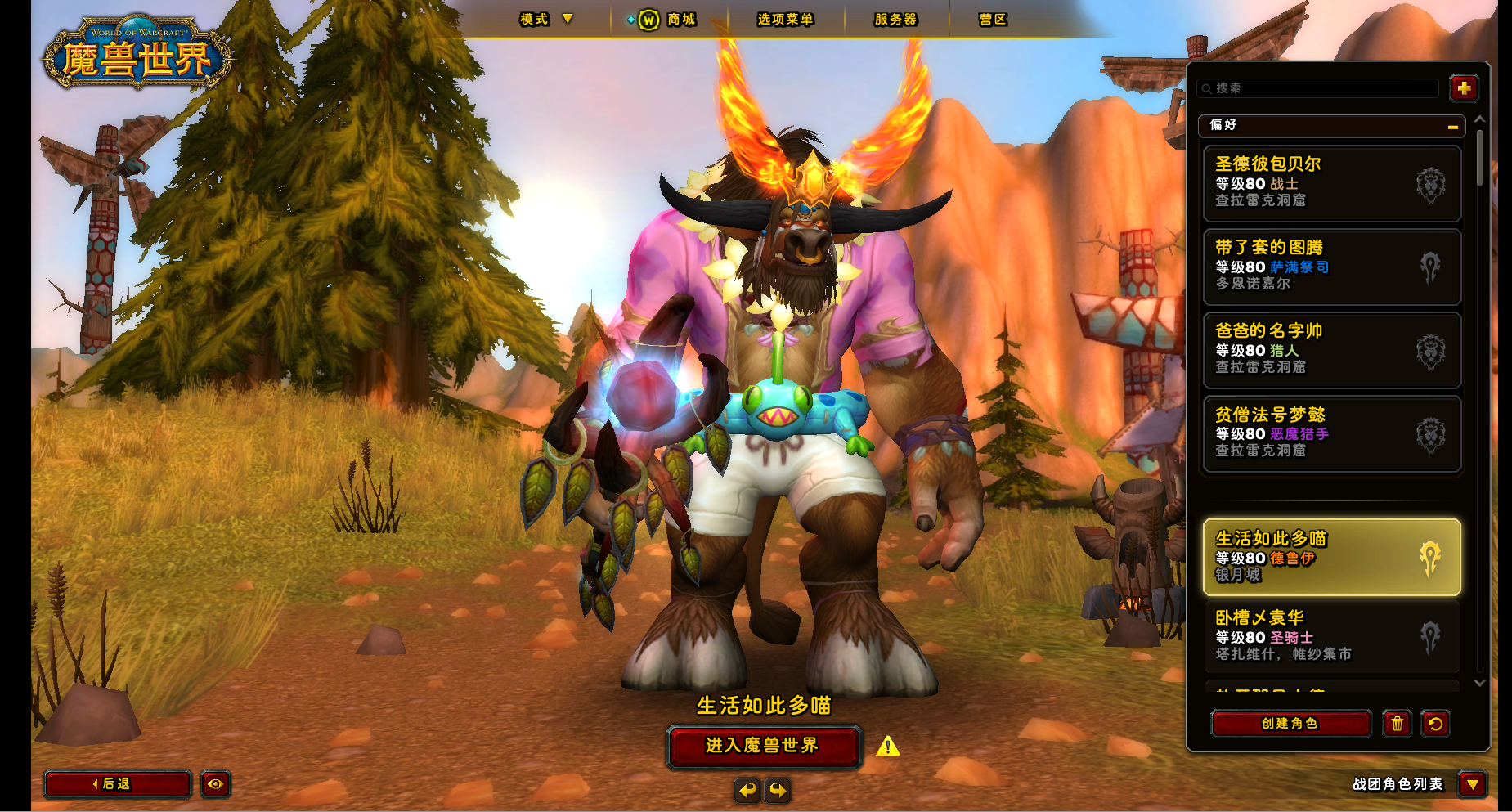Toggle the eye icon visibility button
Image resolution: width=1512 pixels, height=812 pixels.
click(x=215, y=784)
